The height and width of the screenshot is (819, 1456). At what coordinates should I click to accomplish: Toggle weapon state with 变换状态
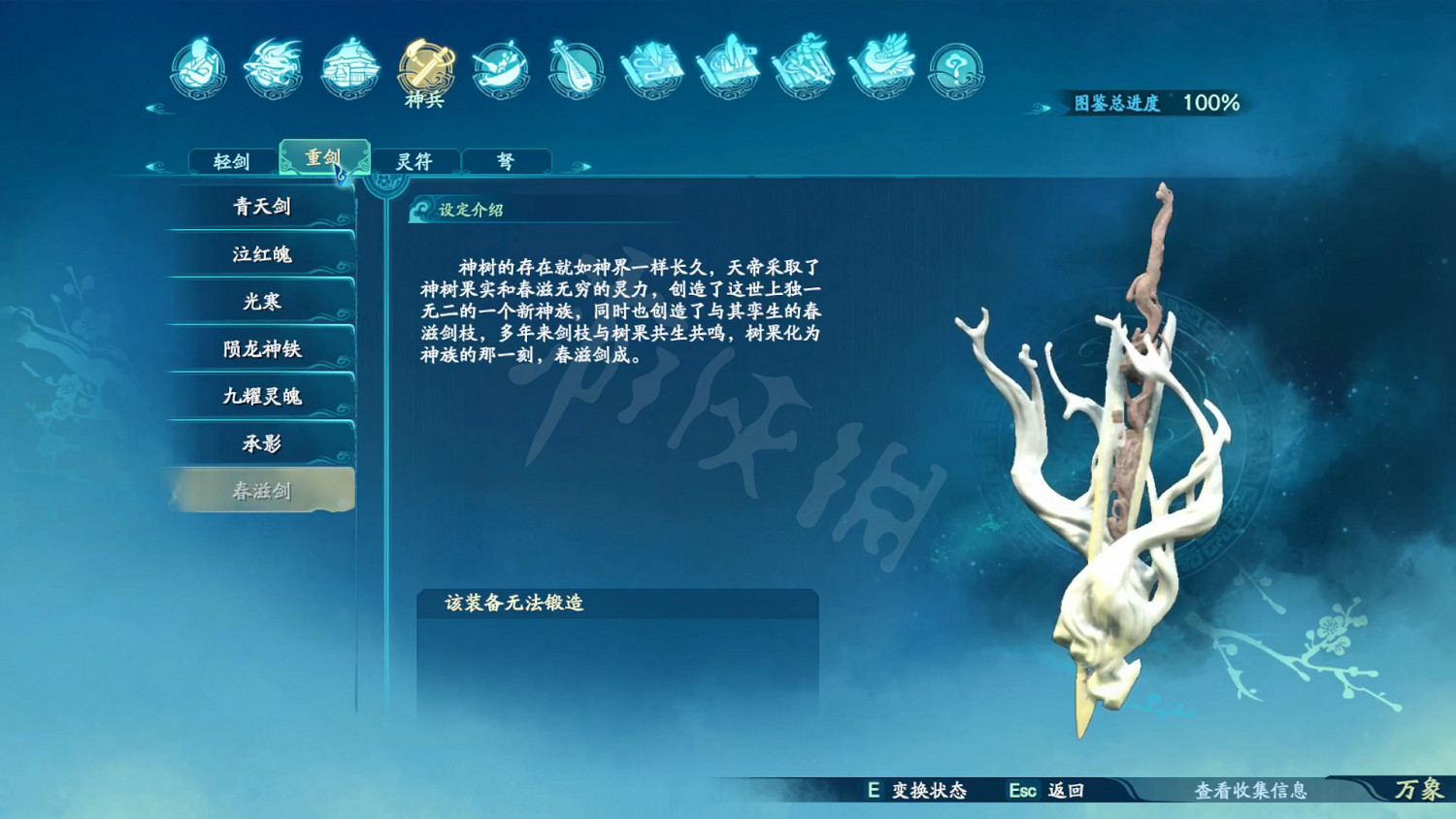tap(917, 792)
